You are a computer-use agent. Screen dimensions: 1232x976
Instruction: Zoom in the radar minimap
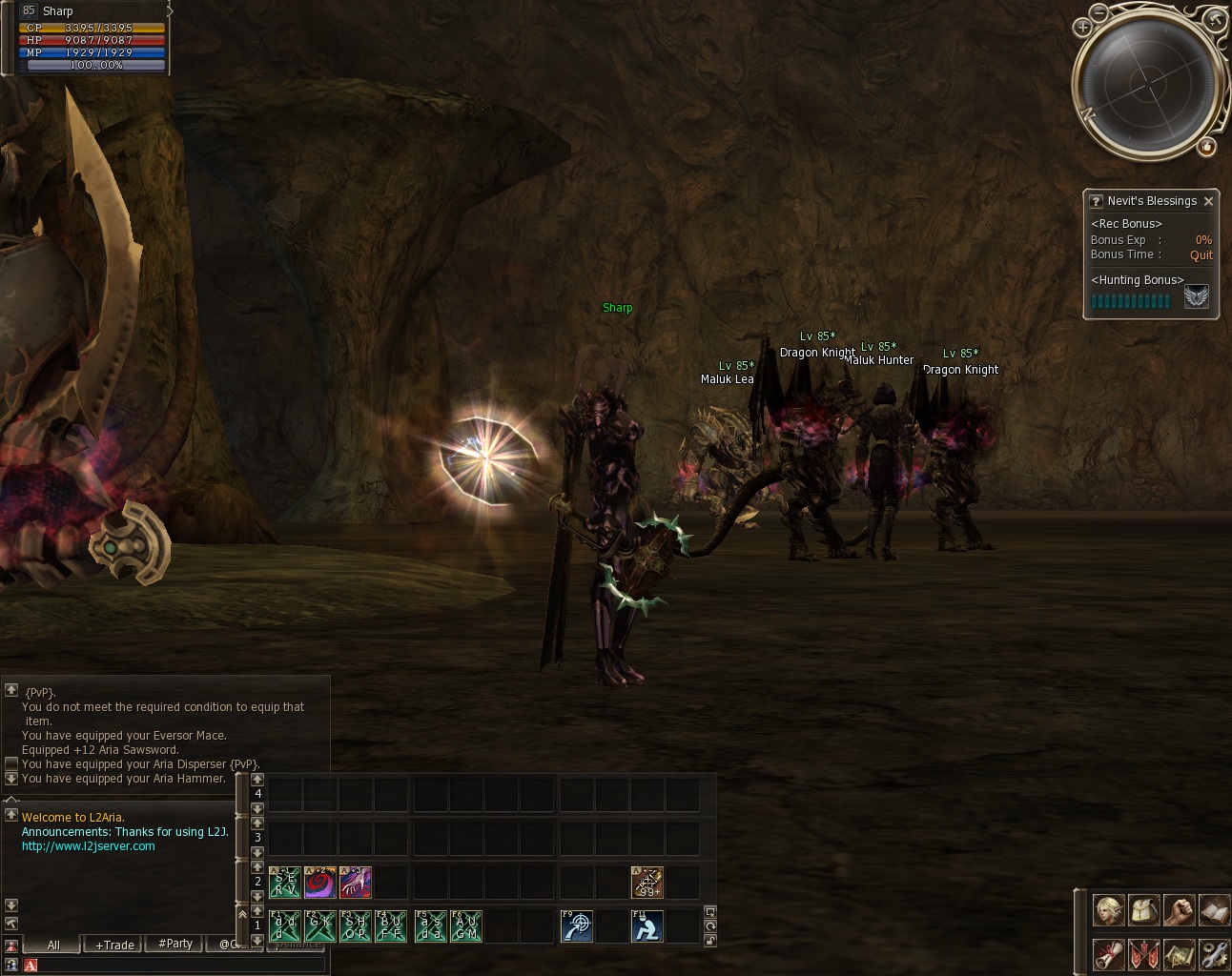(x=1082, y=28)
